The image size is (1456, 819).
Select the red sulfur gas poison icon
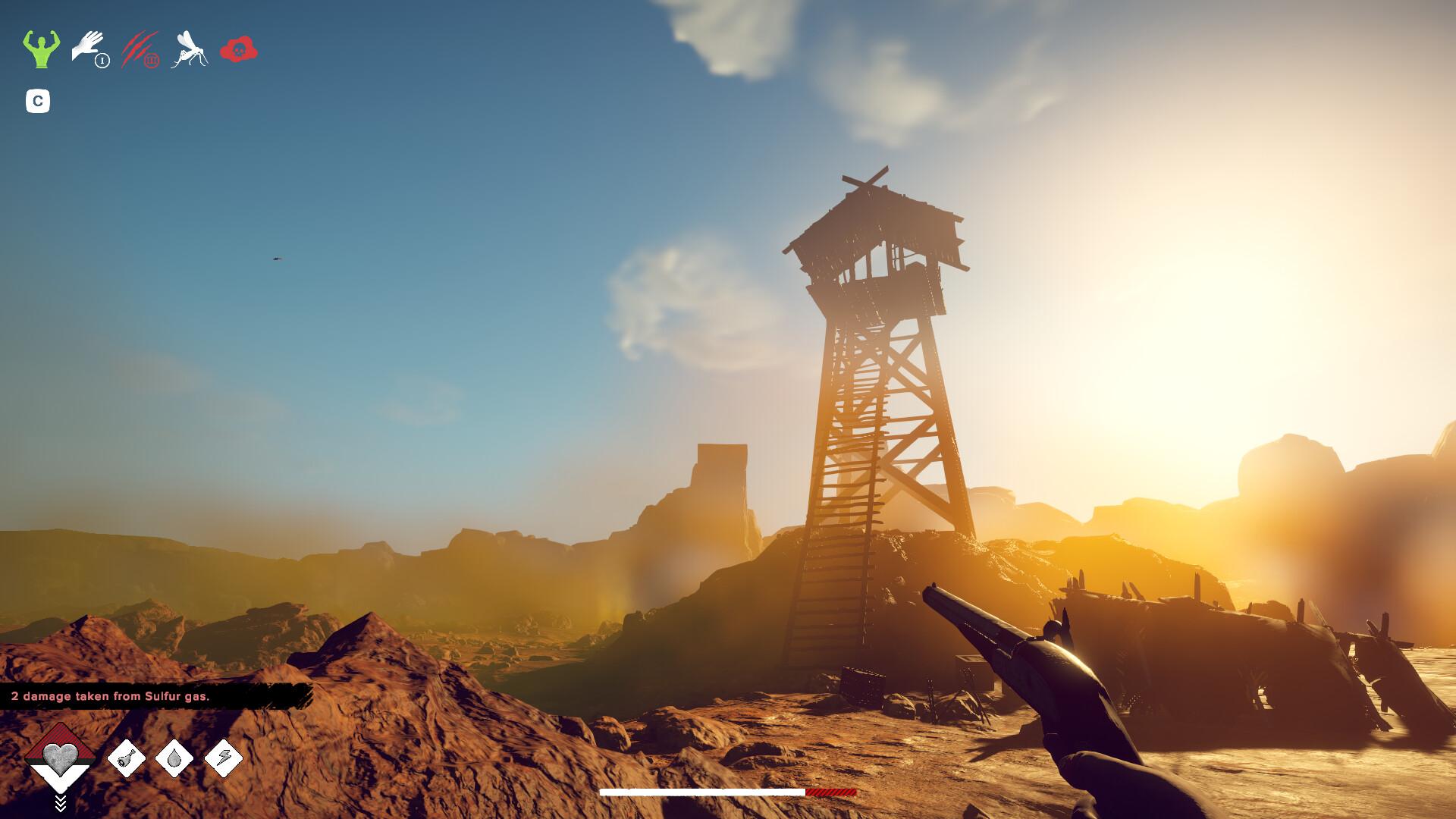click(x=240, y=49)
